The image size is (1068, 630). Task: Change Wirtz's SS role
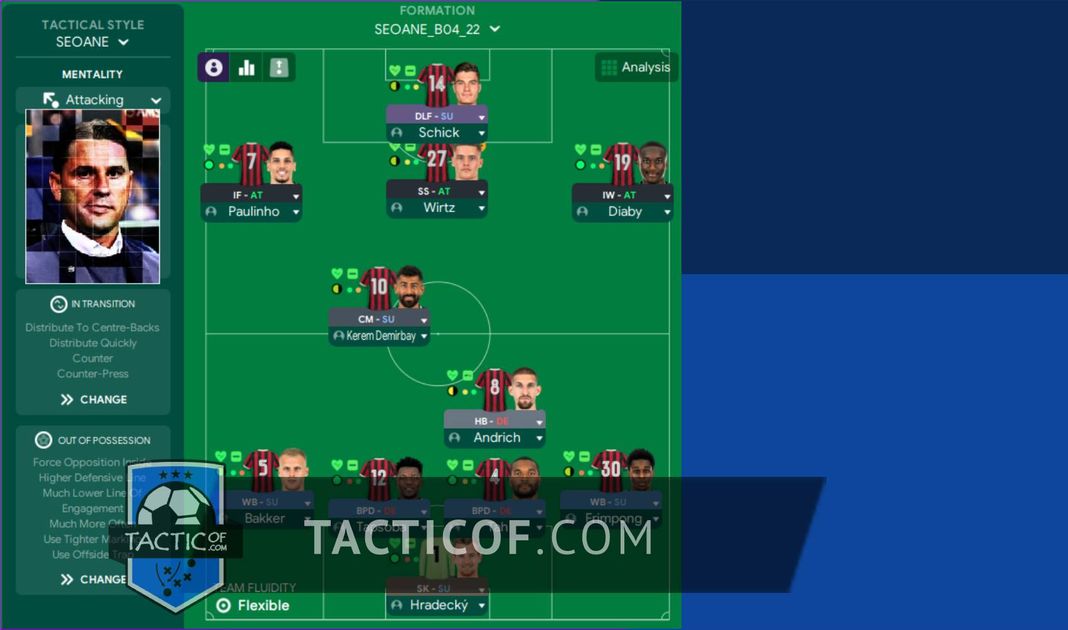[x=438, y=191]
